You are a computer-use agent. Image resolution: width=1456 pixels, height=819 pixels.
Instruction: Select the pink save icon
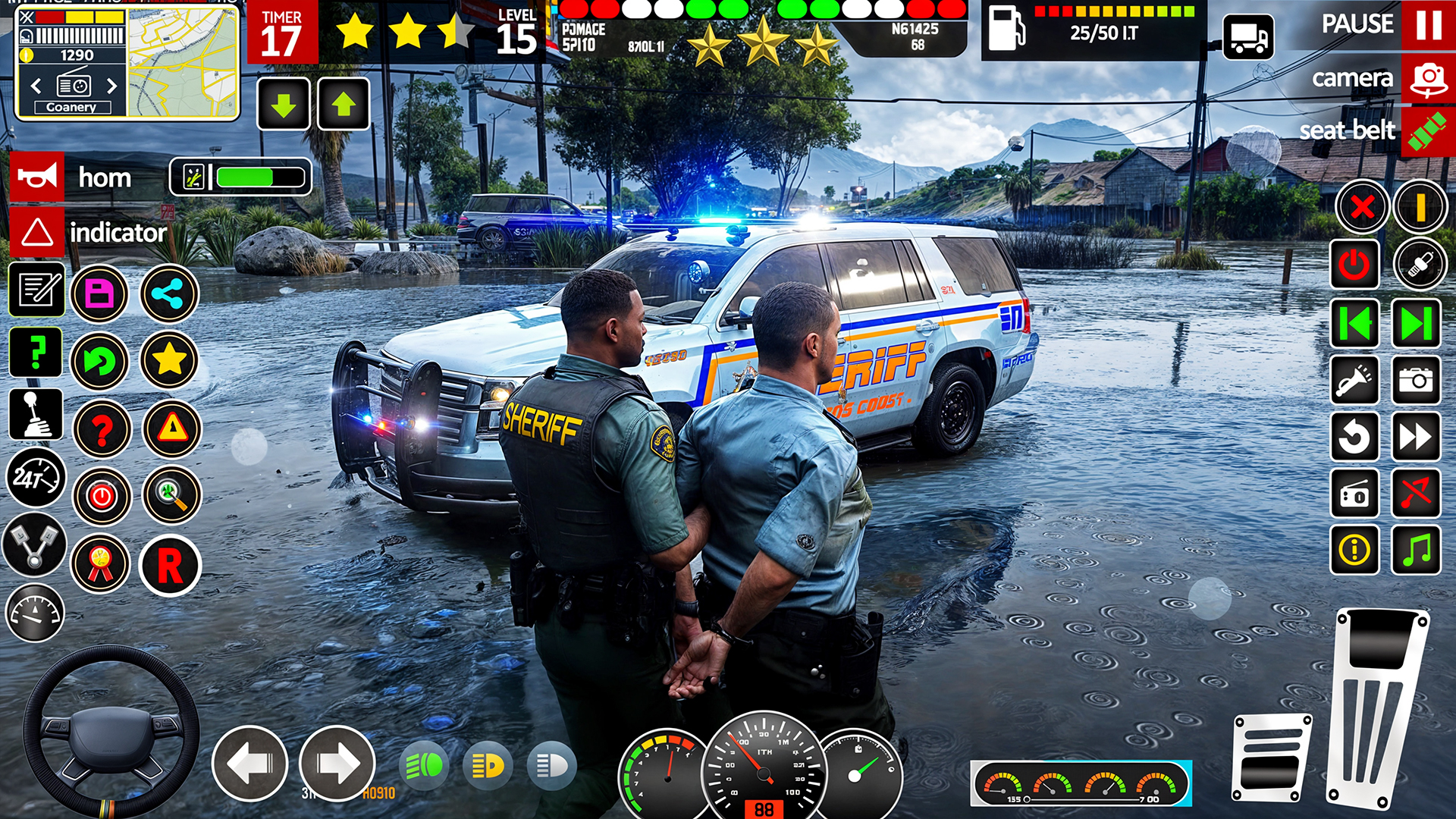coord(101,293)
